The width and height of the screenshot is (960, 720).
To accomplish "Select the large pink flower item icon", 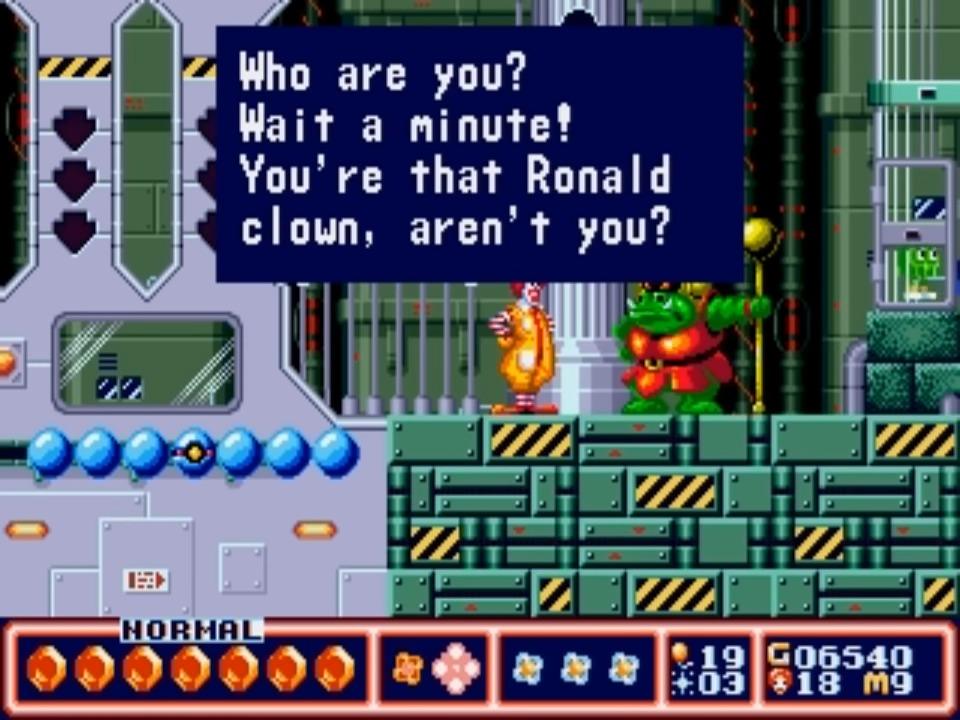I will [x=456, y=668].
